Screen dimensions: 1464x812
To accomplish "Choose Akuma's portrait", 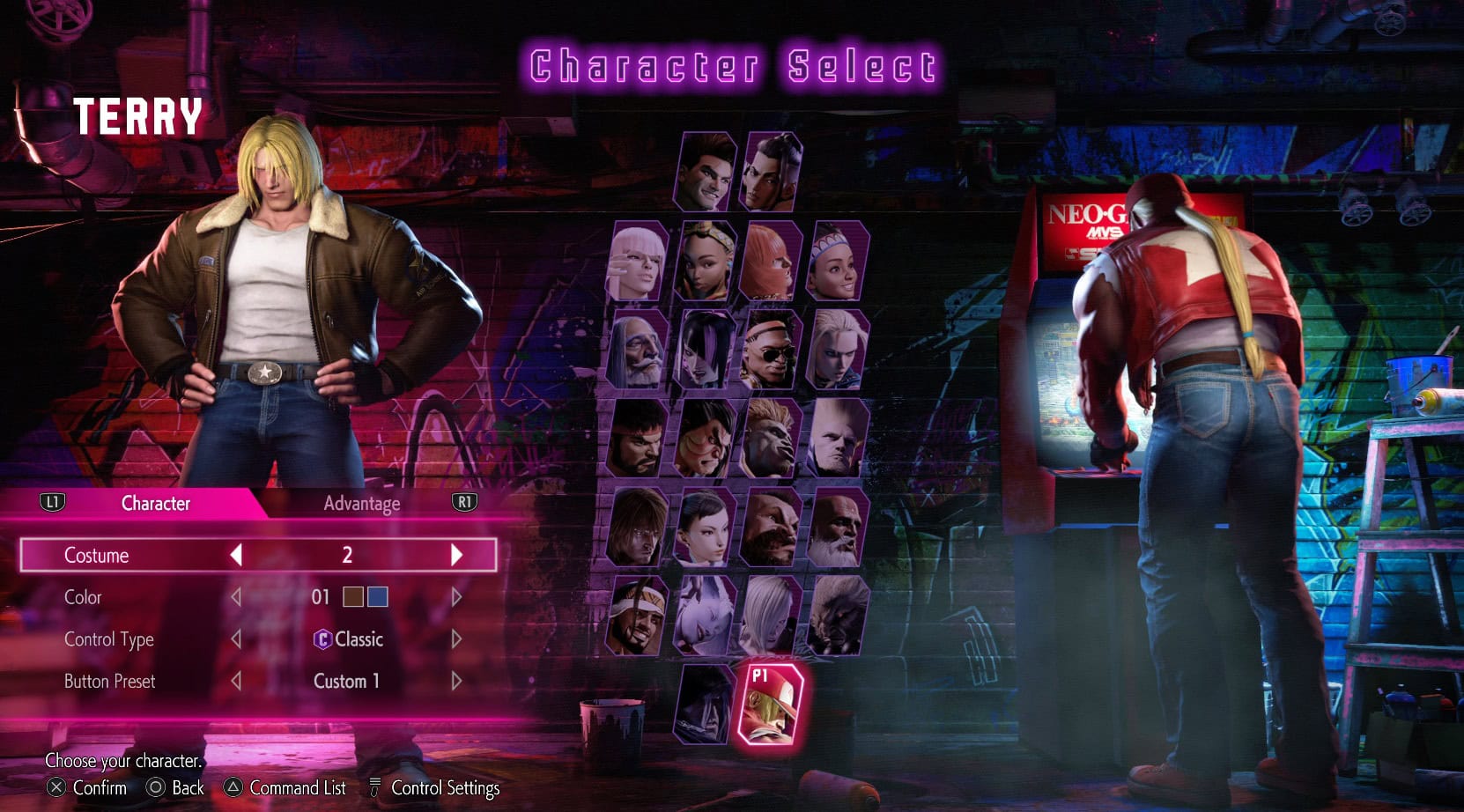I will [838, 616].
